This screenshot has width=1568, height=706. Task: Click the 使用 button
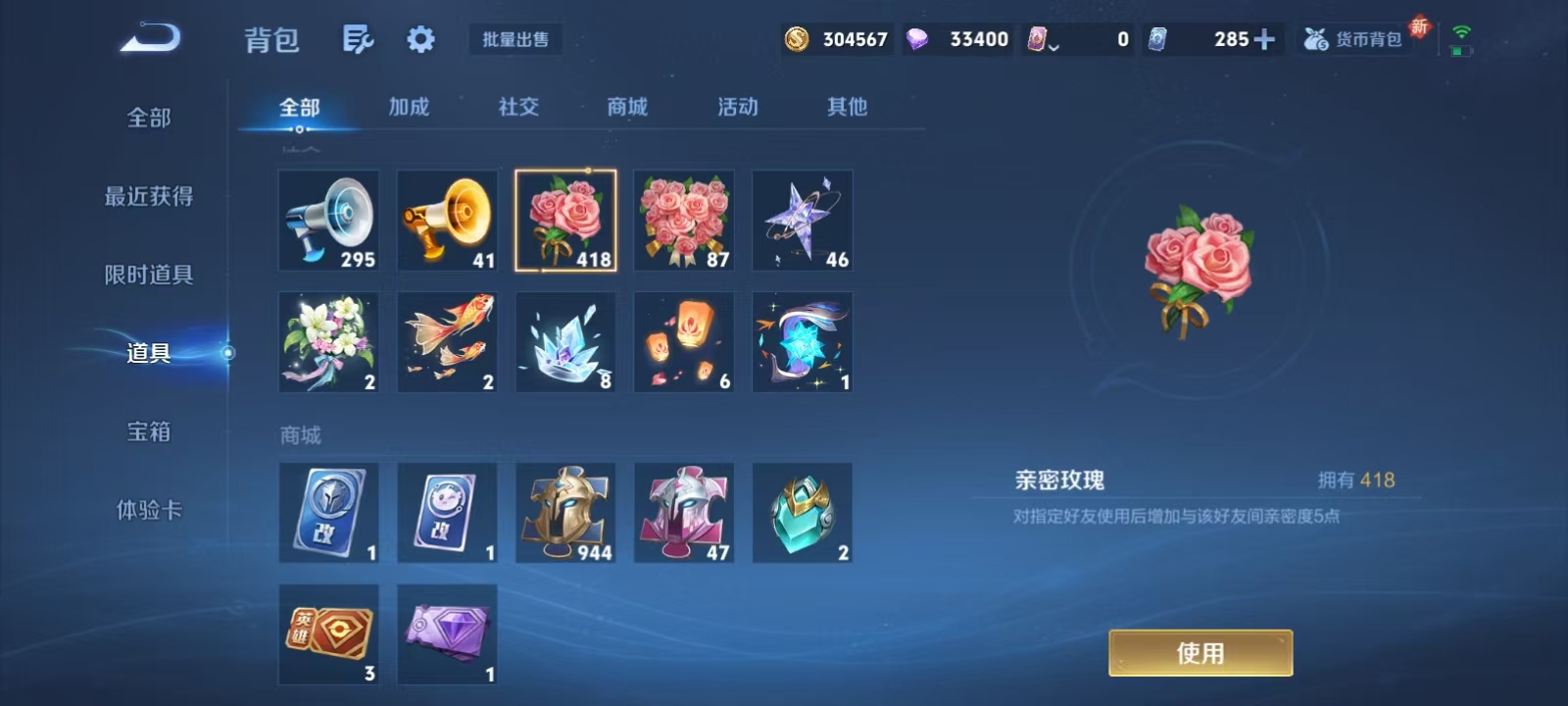[x=1201, y=652]
